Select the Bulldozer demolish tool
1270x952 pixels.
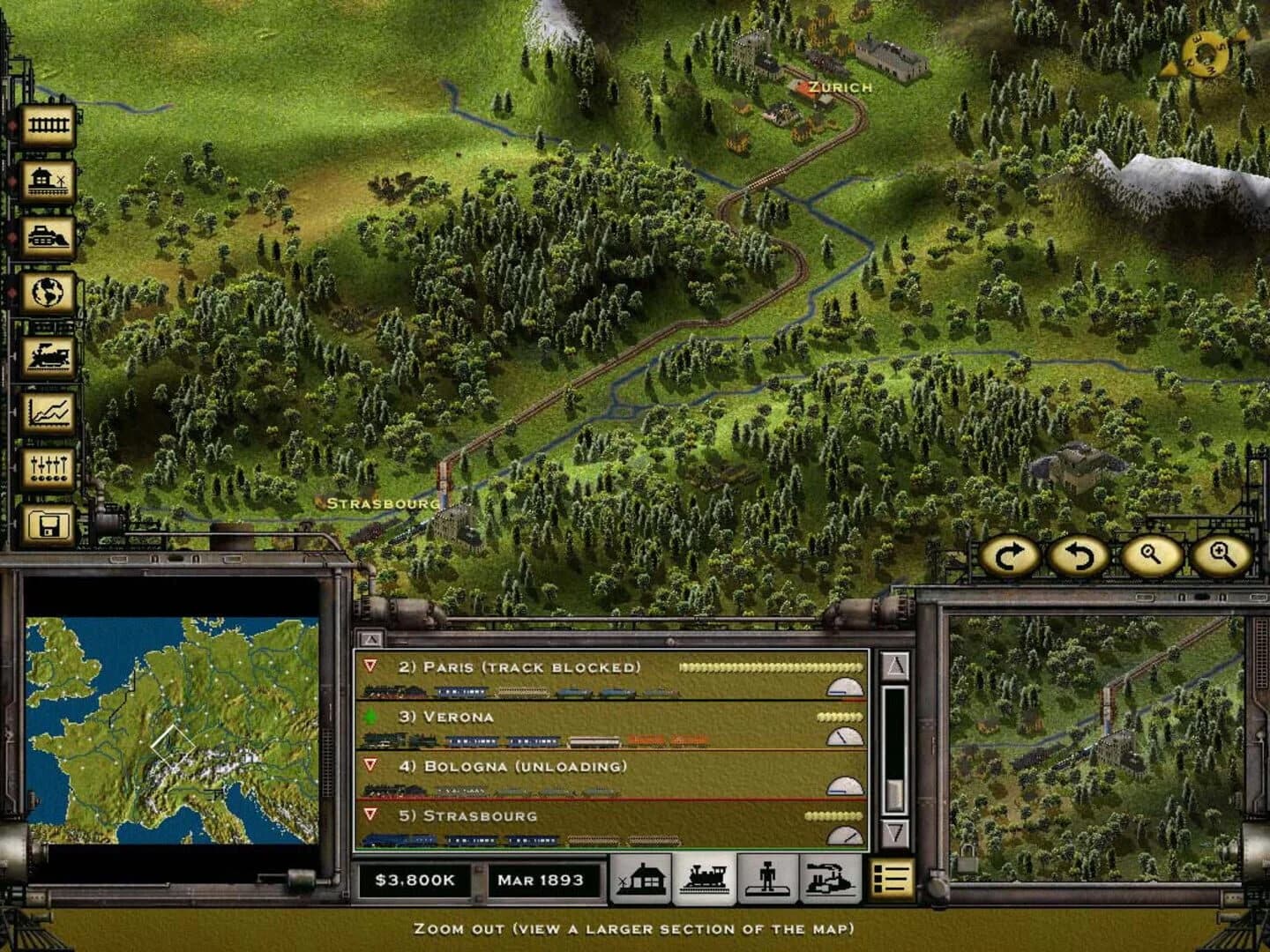pyautogui.click(x=50, y=234)
